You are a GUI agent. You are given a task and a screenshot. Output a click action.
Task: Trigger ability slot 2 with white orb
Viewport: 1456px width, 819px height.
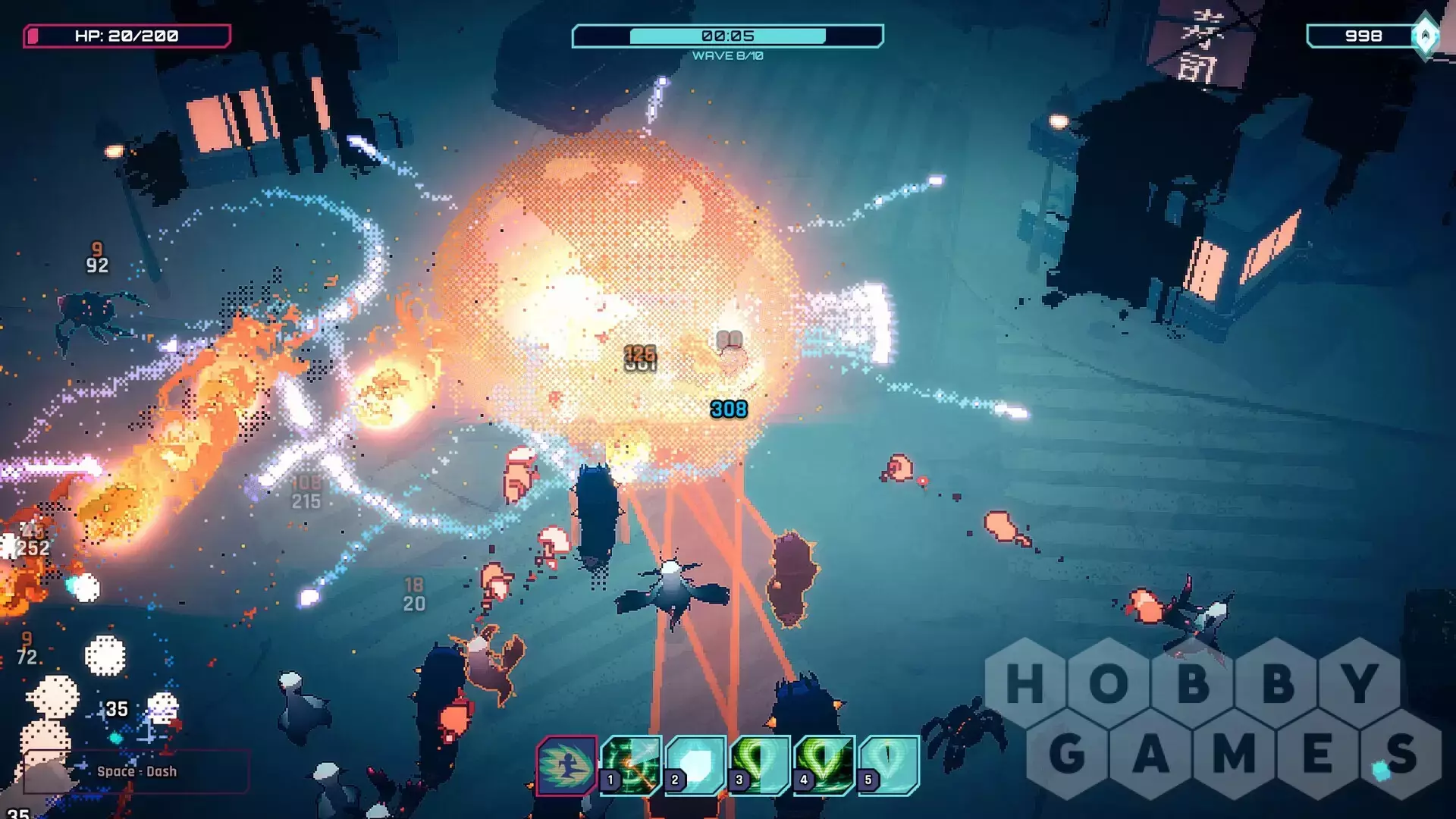(x=695, y=765)
